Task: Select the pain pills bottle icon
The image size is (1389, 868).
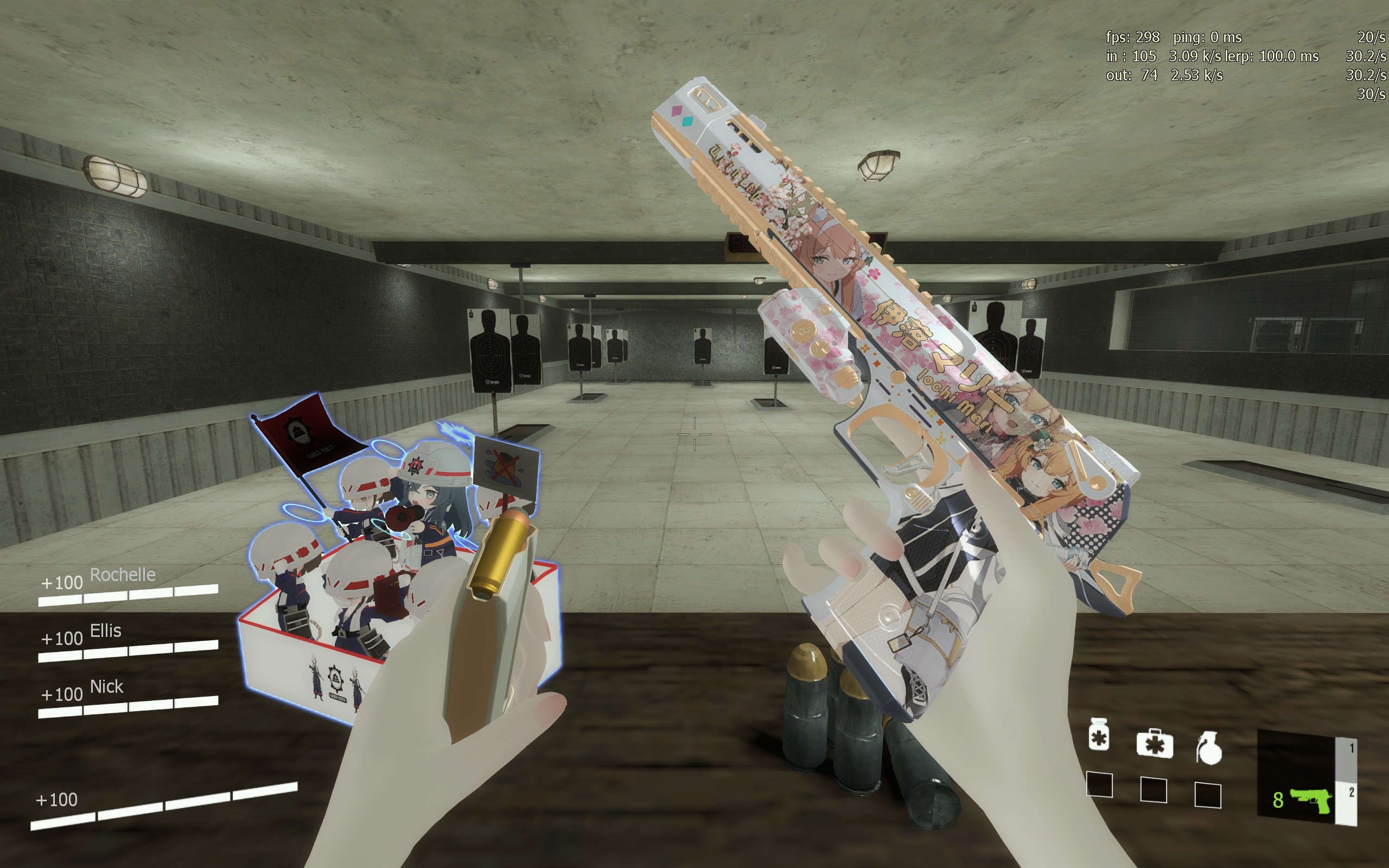Action: [x=1099, y=735]
